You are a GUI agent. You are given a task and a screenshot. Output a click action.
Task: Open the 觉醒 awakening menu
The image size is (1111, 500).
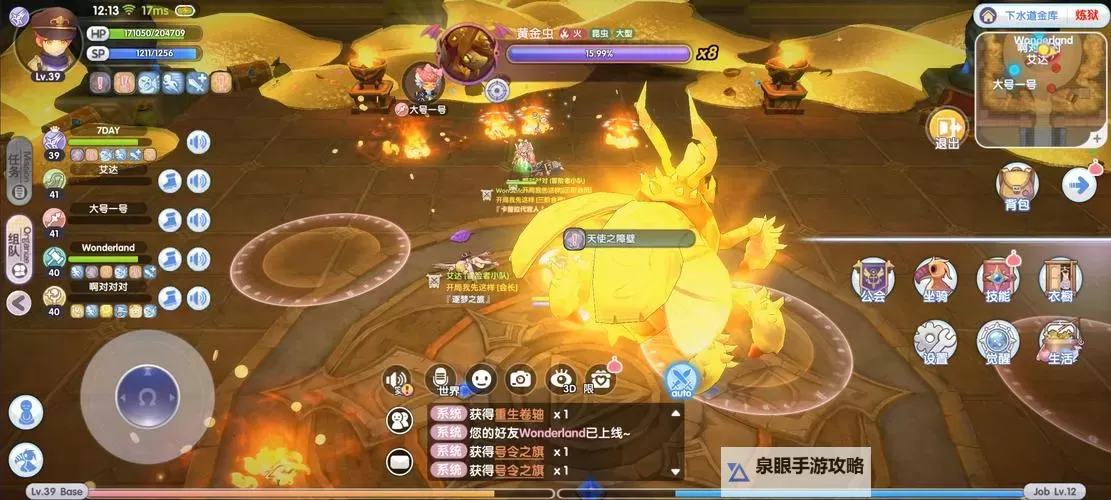click(x=997, y=341)
